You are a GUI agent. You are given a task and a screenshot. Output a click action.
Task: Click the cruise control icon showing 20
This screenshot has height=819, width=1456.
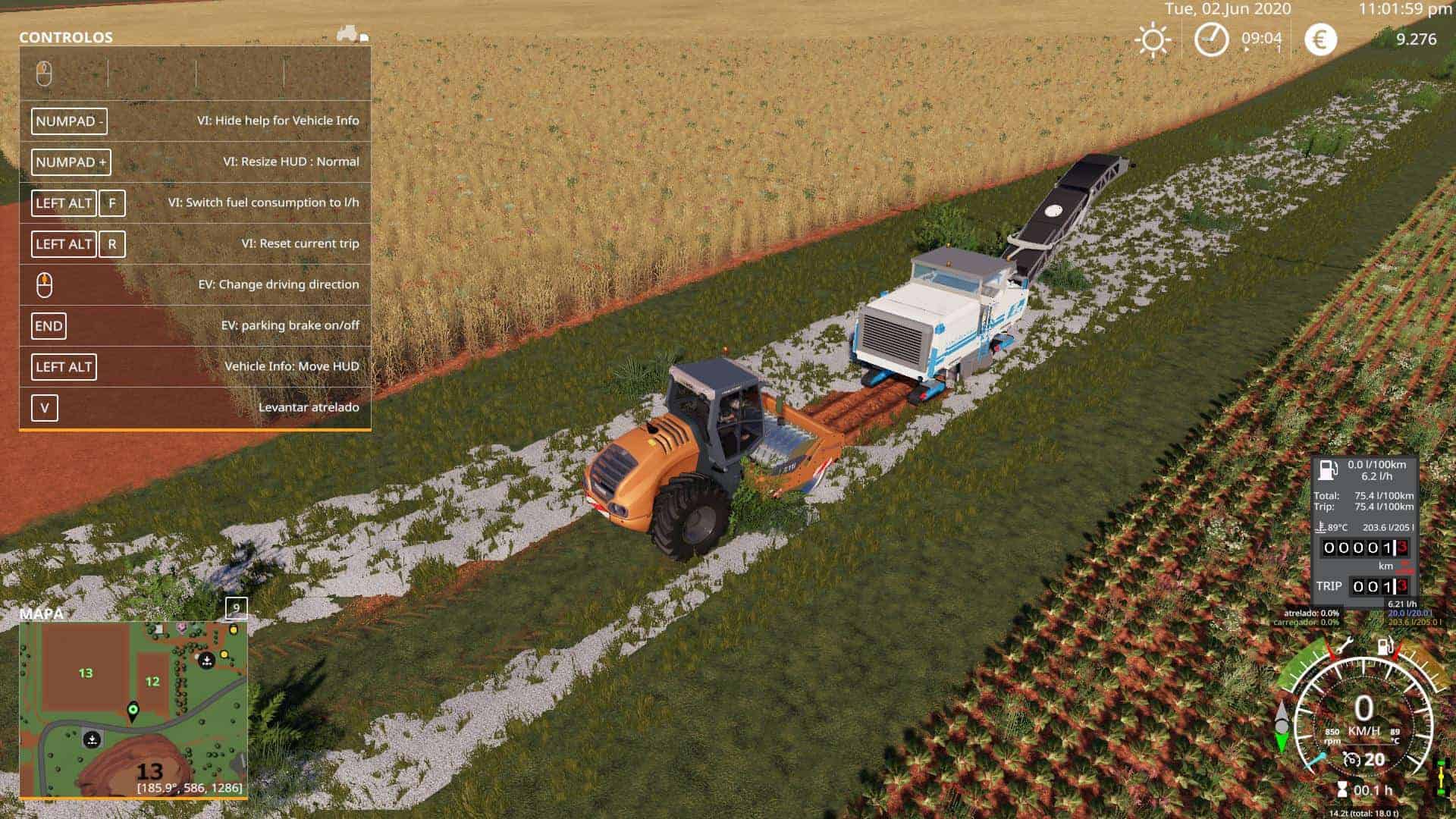[x=1352, y=760]
